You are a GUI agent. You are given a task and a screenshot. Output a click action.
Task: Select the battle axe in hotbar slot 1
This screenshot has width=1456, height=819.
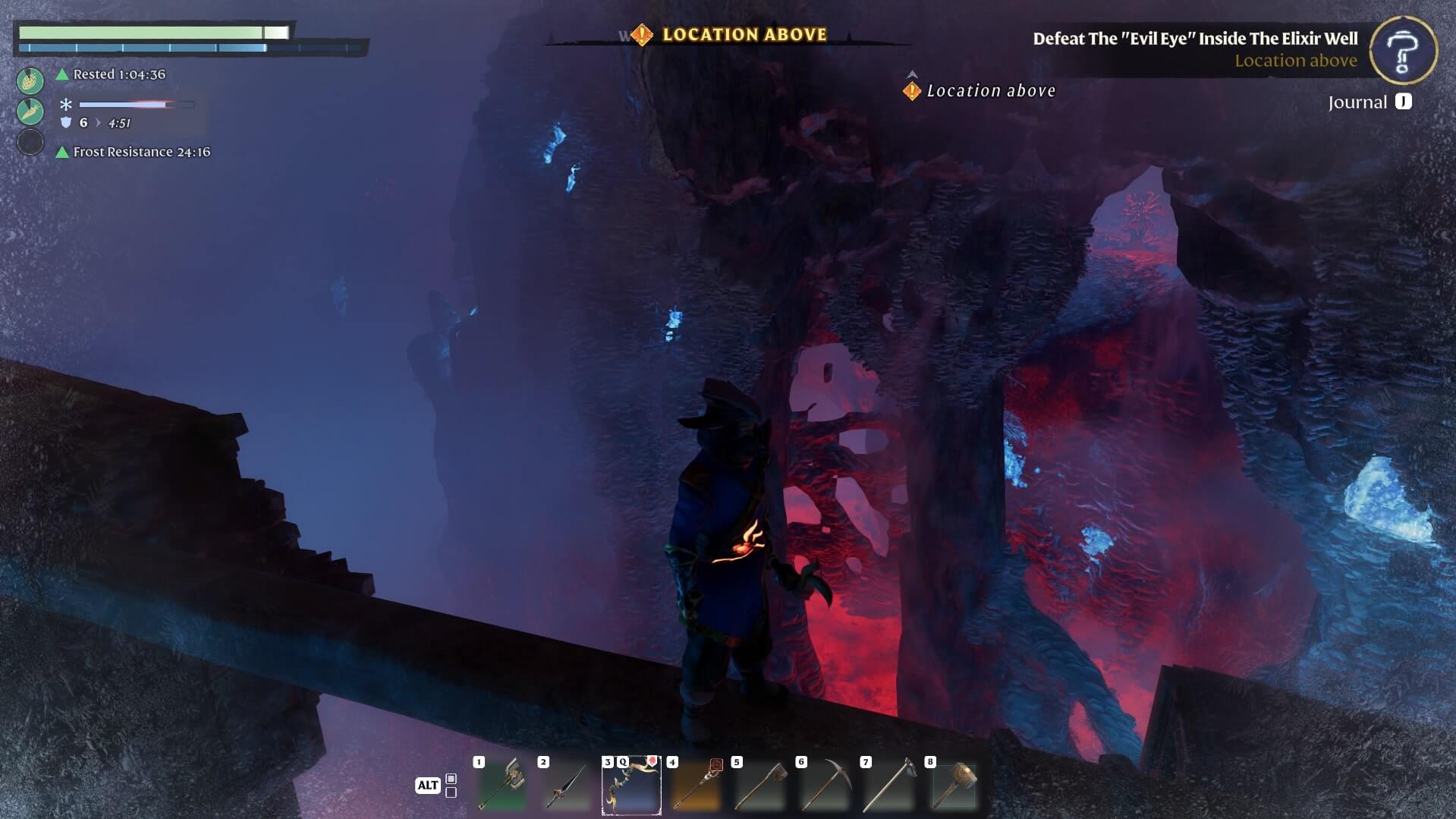click(x=502, y=786)
